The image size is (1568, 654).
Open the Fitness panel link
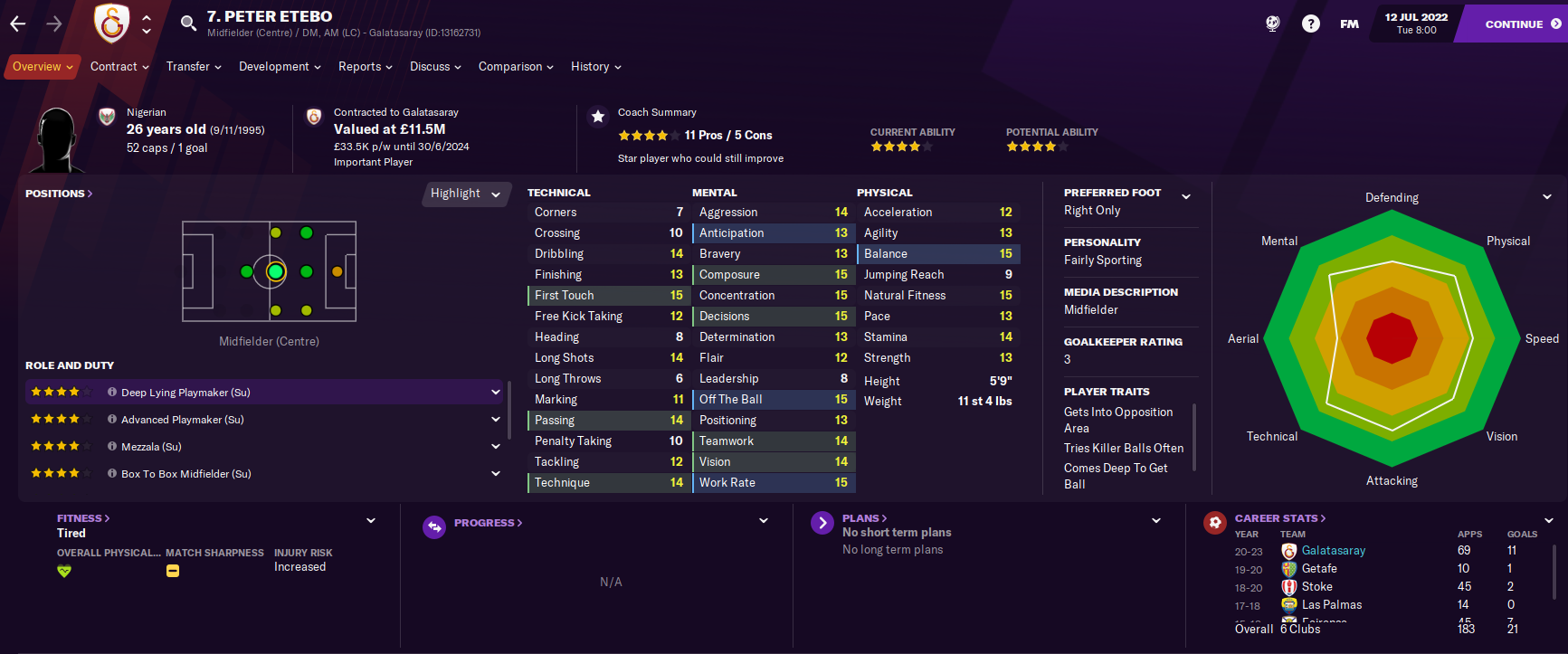83,518
